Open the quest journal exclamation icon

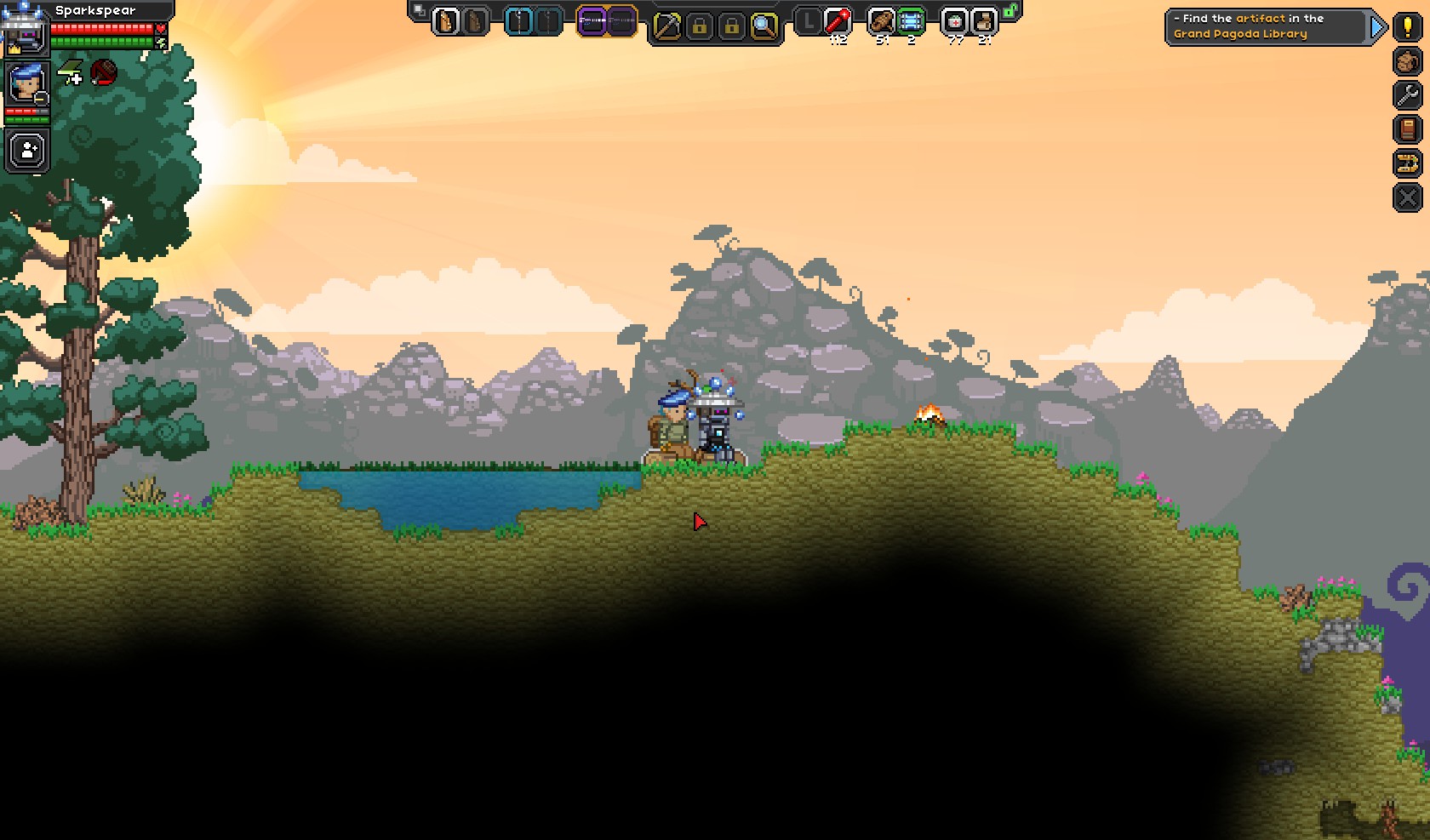tap(1407, 28)
